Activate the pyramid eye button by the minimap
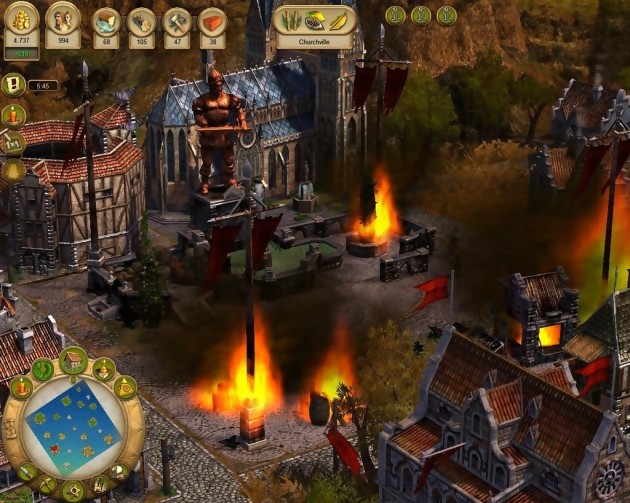The height and width of the screenshot is (503, 630). 125,387
